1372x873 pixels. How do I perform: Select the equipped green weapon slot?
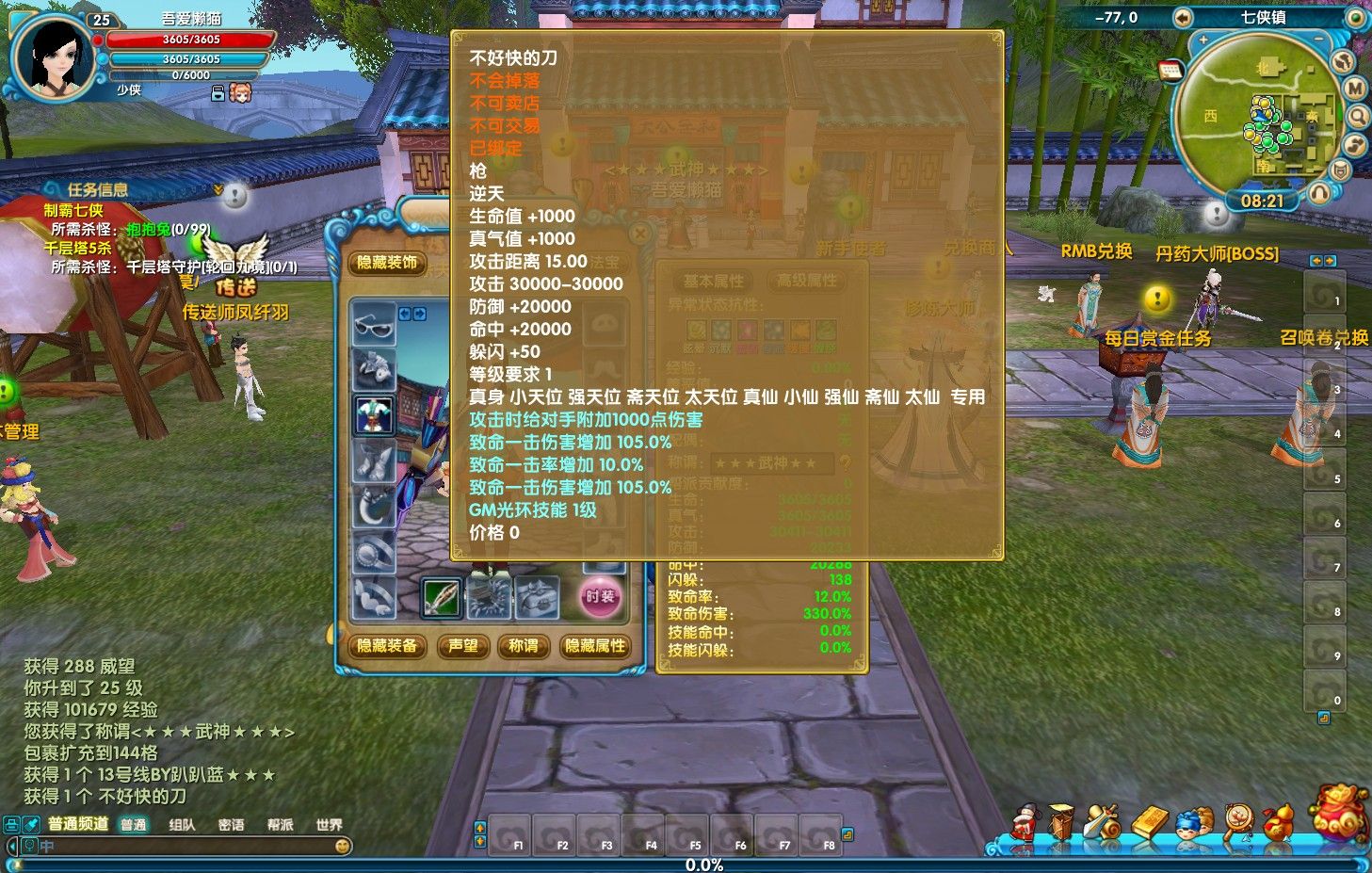click(x=441, y=597)
